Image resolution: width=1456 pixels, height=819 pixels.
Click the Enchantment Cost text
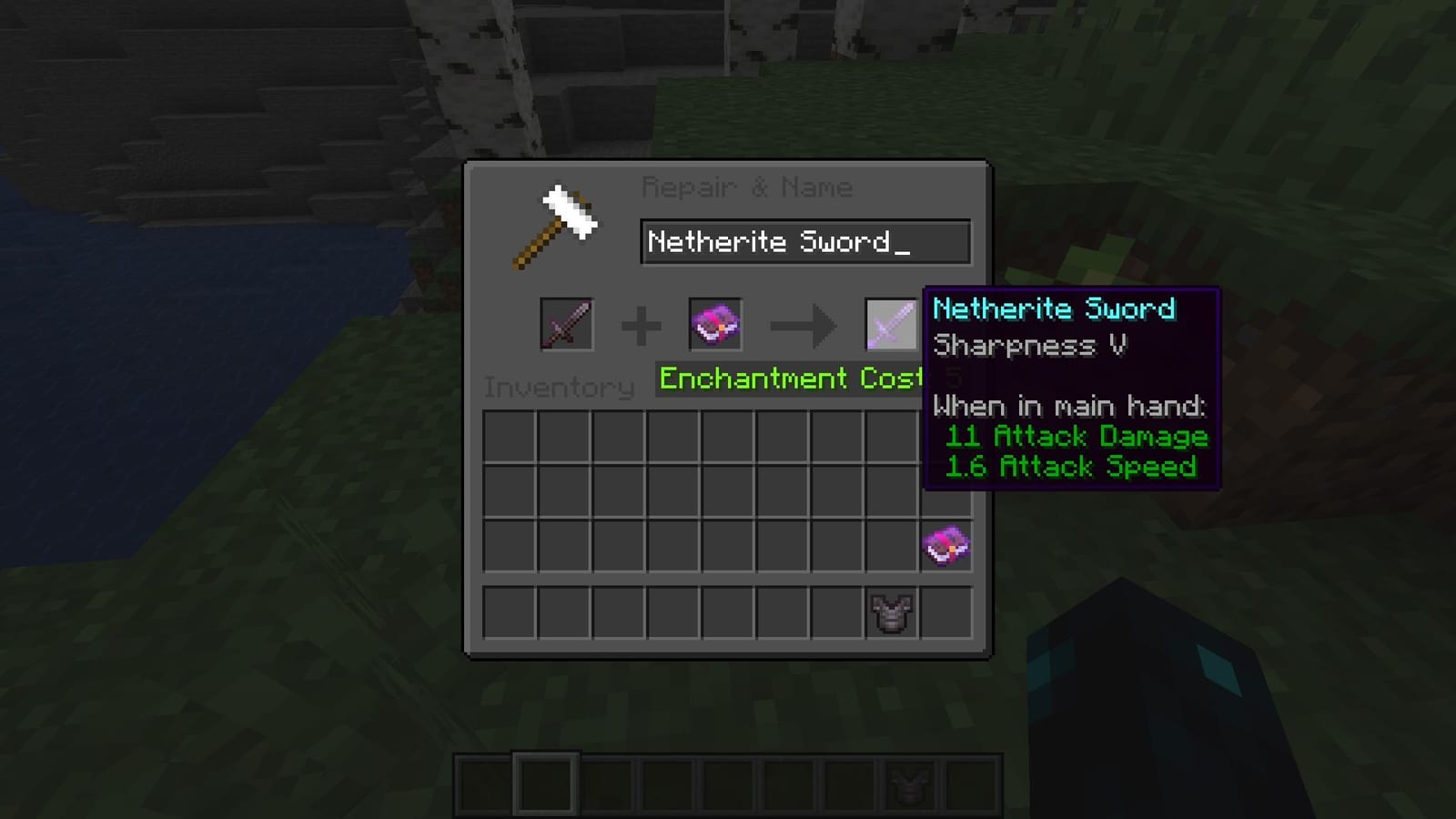pyautogui.click(x=784, y=379)
